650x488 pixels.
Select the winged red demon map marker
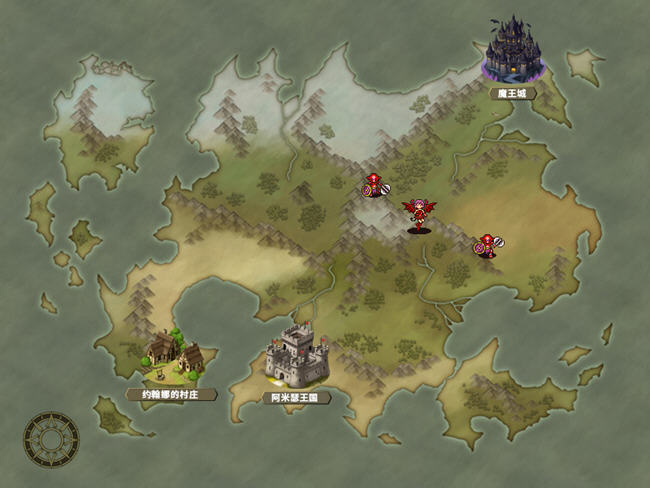(x=419, y=214)
